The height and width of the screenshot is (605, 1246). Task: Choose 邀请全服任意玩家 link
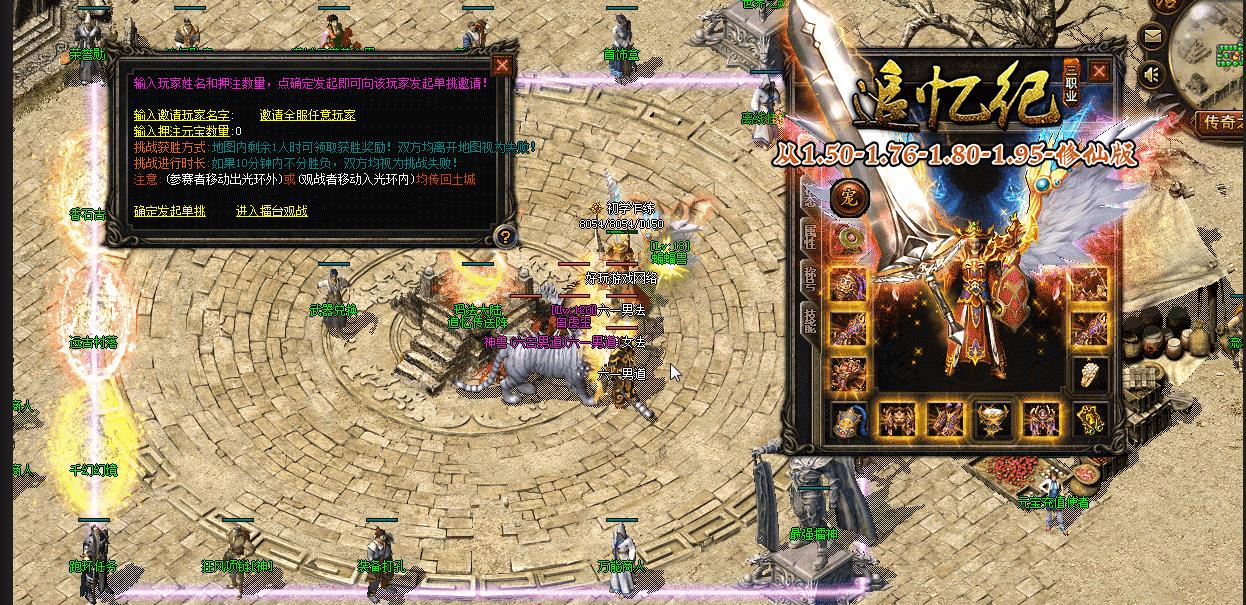tap(307, 115)
